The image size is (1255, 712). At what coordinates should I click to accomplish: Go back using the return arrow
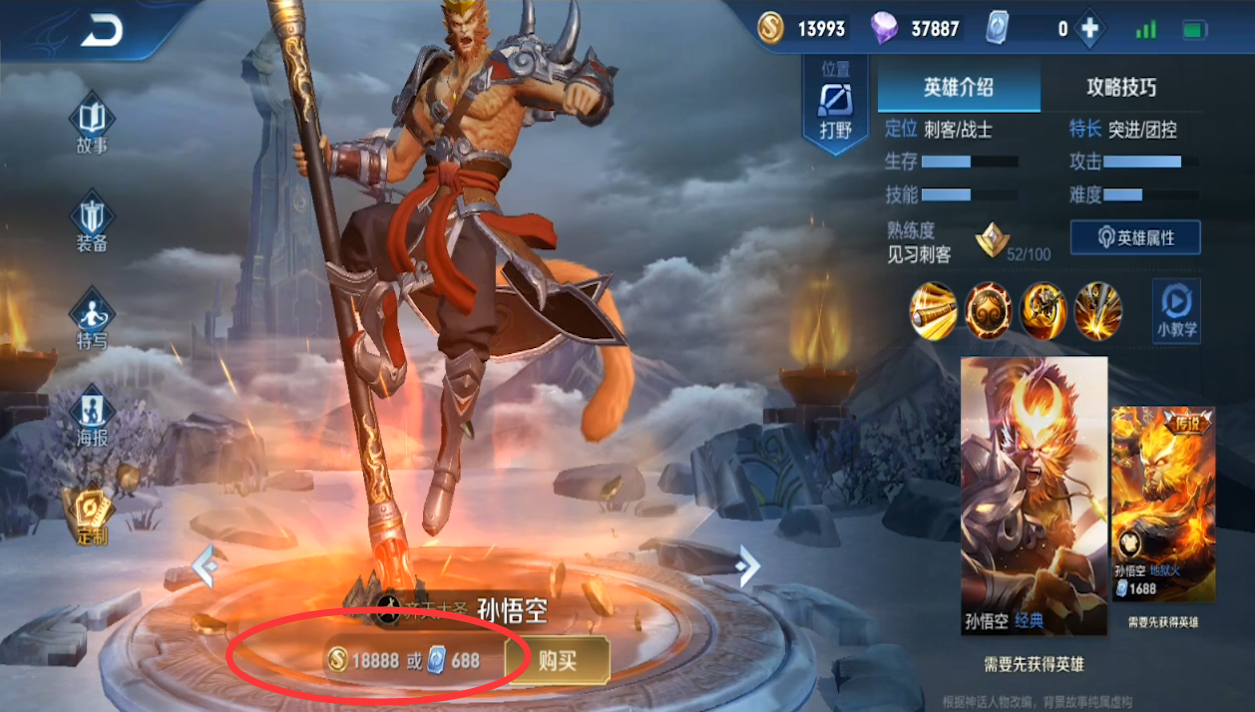click(x=101, y=32)
